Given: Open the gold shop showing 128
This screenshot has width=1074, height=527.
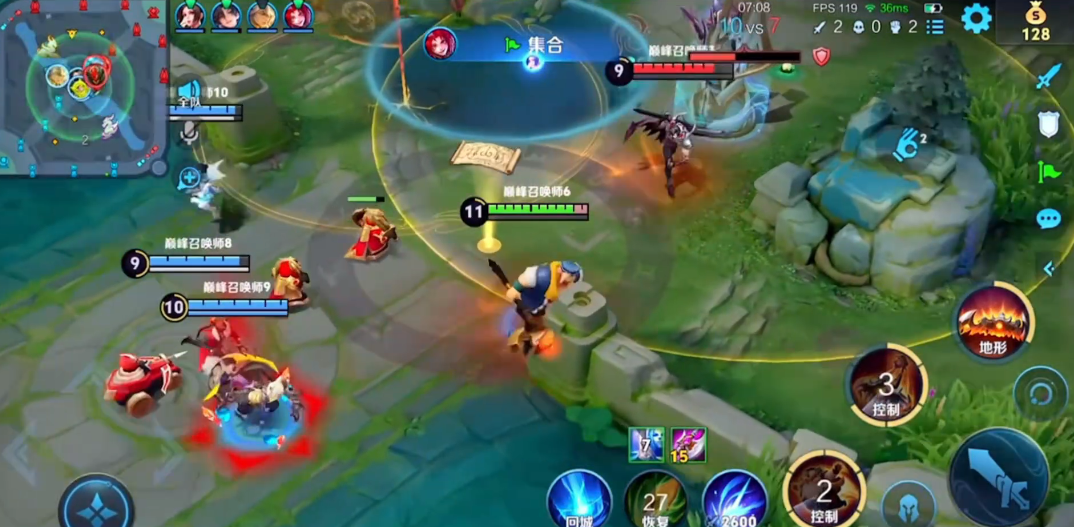Looking at the screenshot, I should [1035, 23].
